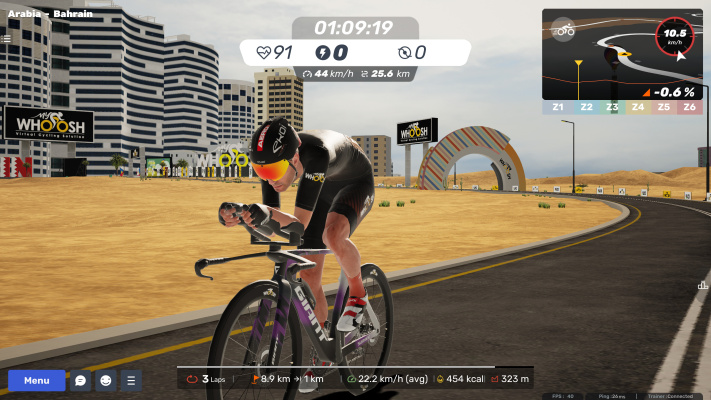Open the chat speech bubble
Viewport: 711px width, 400px height.
[x=81, y=381]
